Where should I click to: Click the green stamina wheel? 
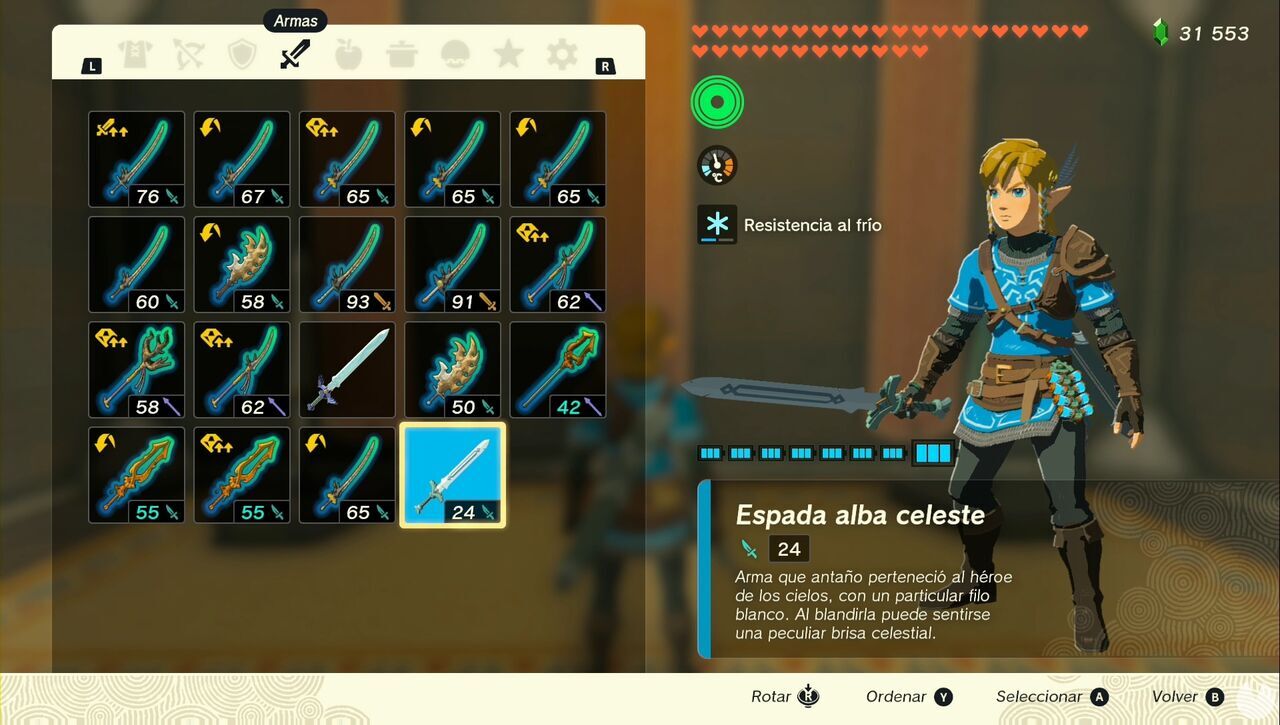(716, 101)
